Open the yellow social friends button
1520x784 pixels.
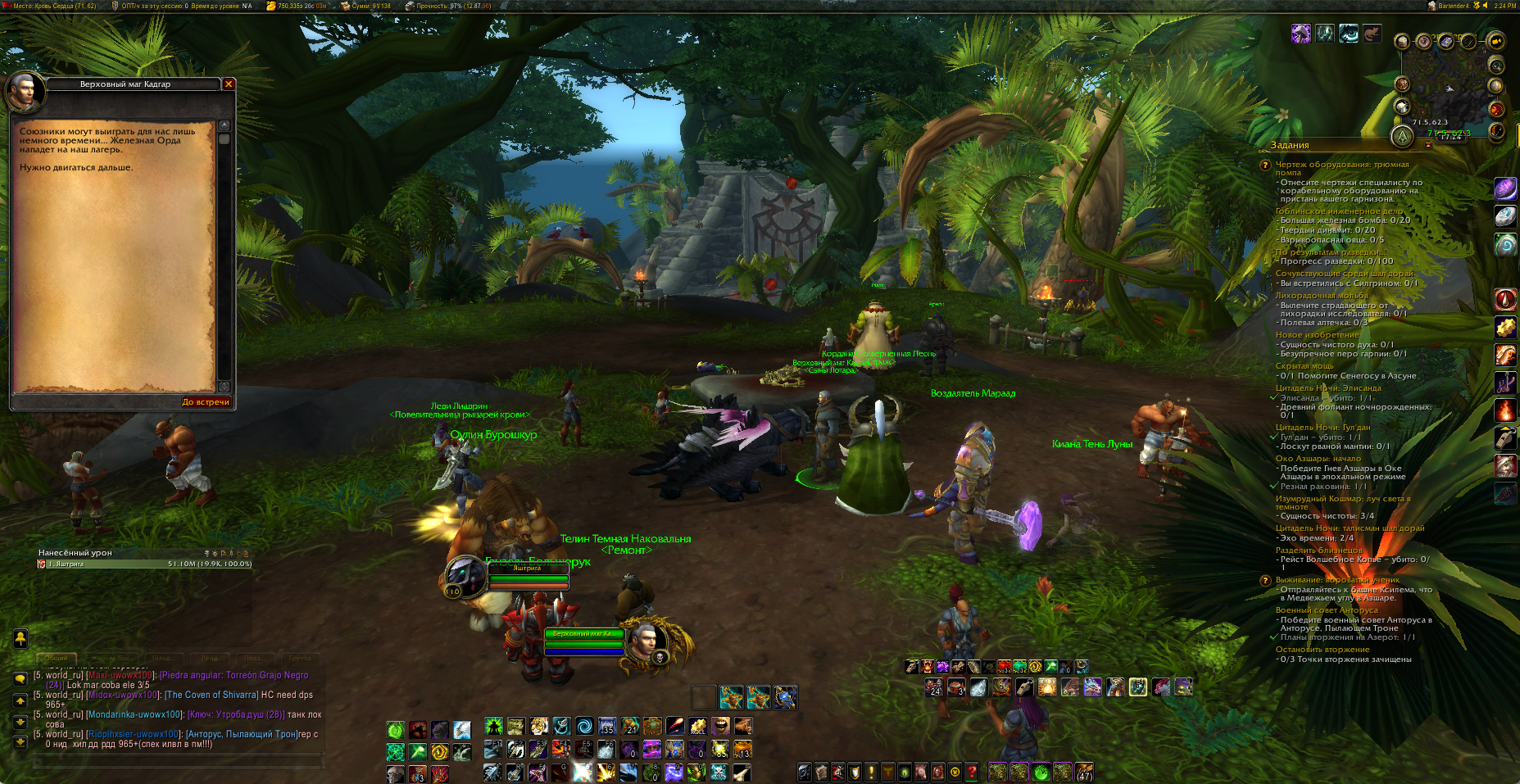pos(20,638)
